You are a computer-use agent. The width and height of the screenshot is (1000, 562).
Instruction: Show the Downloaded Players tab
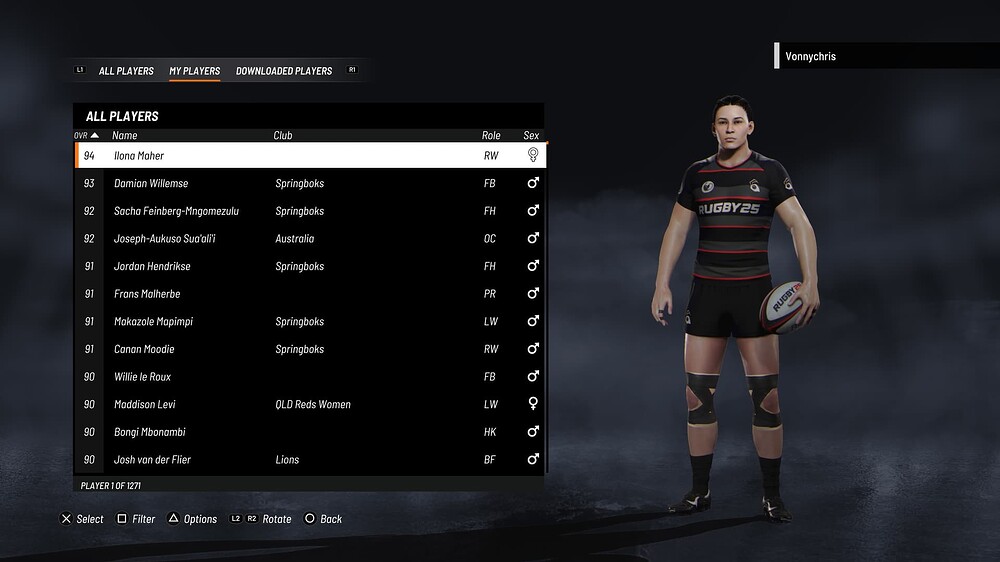tap(284, 71)
